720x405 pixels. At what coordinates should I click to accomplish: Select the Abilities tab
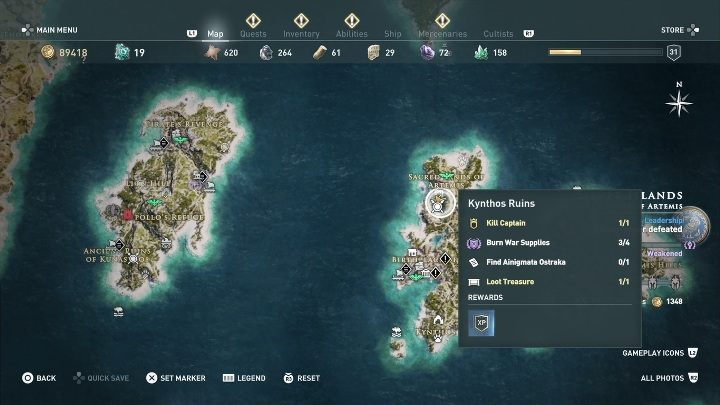pos(351,33)
